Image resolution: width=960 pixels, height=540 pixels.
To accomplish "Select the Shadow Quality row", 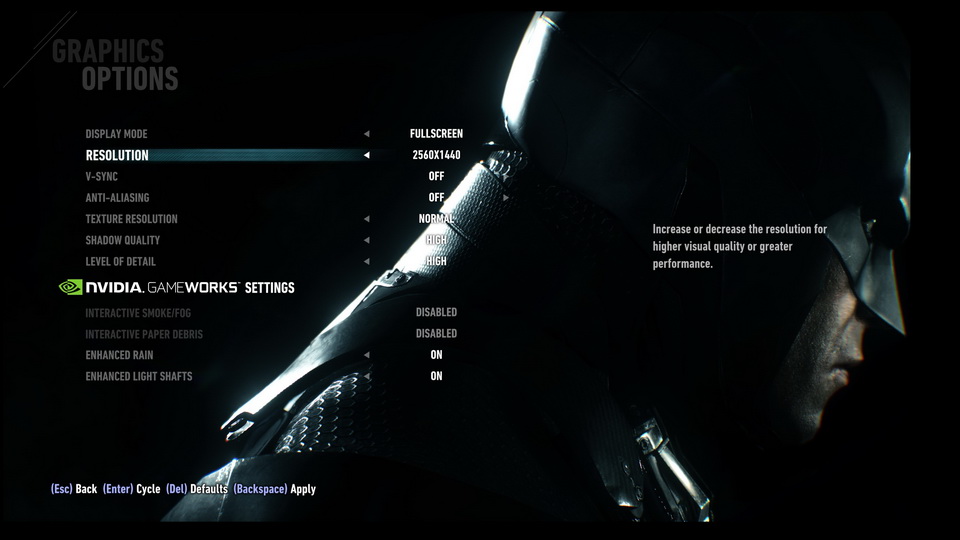I will click(x=122, y=240).
